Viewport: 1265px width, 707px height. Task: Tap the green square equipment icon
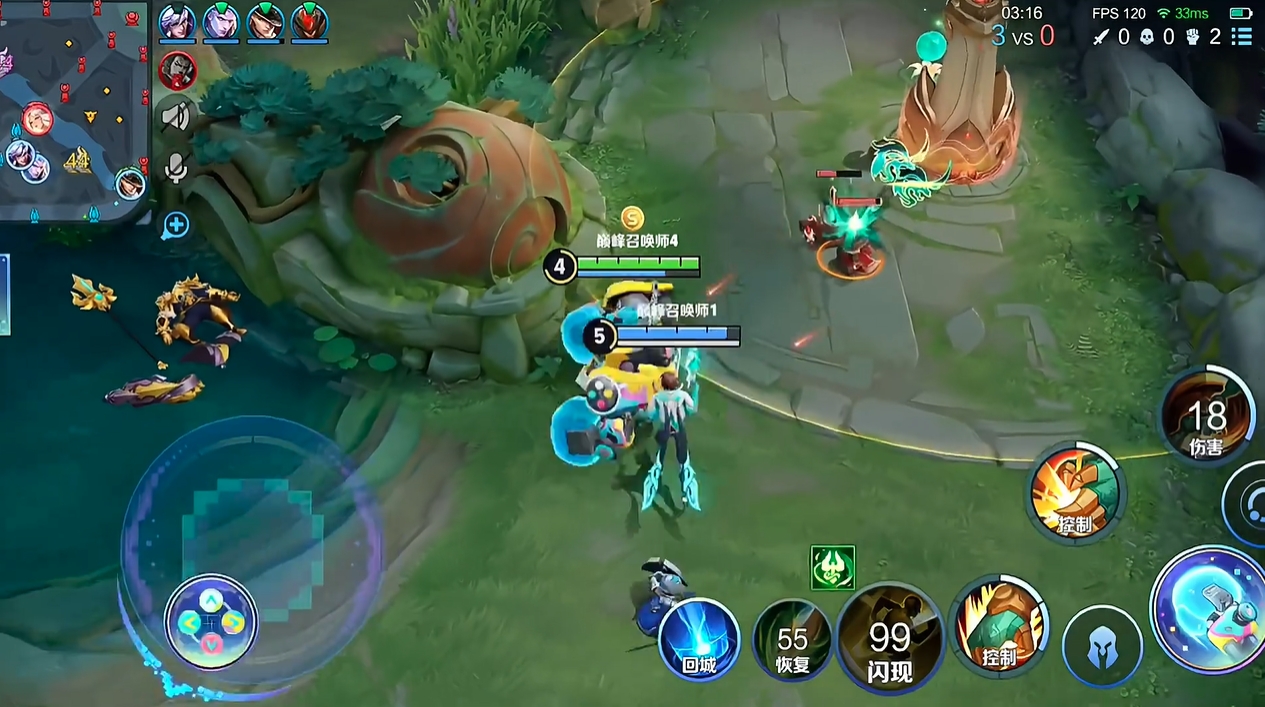pyautogui.click(x=833, y=567)
